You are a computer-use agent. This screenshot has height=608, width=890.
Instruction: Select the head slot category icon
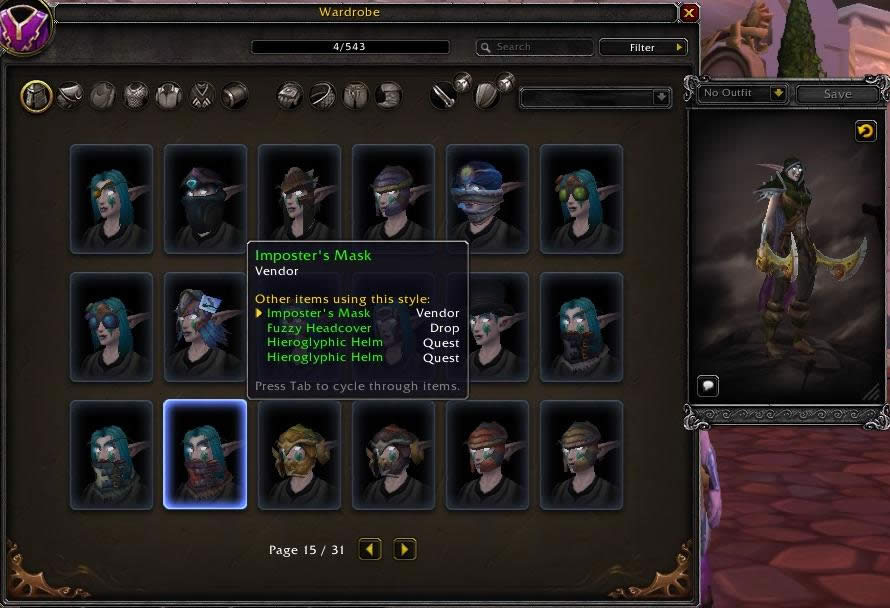(36, 96)
